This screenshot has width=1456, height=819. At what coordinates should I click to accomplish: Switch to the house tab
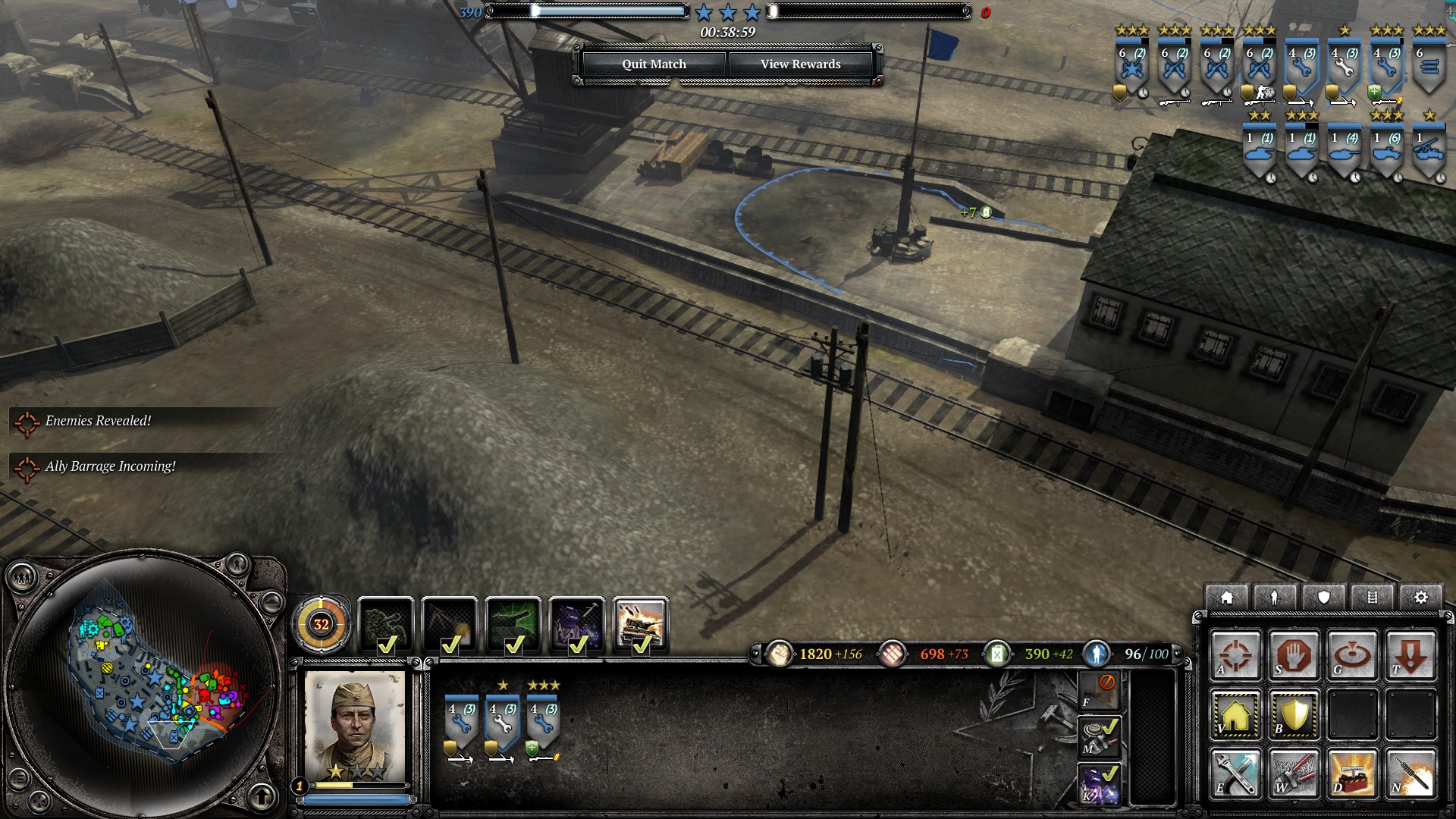click(1226, 598)
